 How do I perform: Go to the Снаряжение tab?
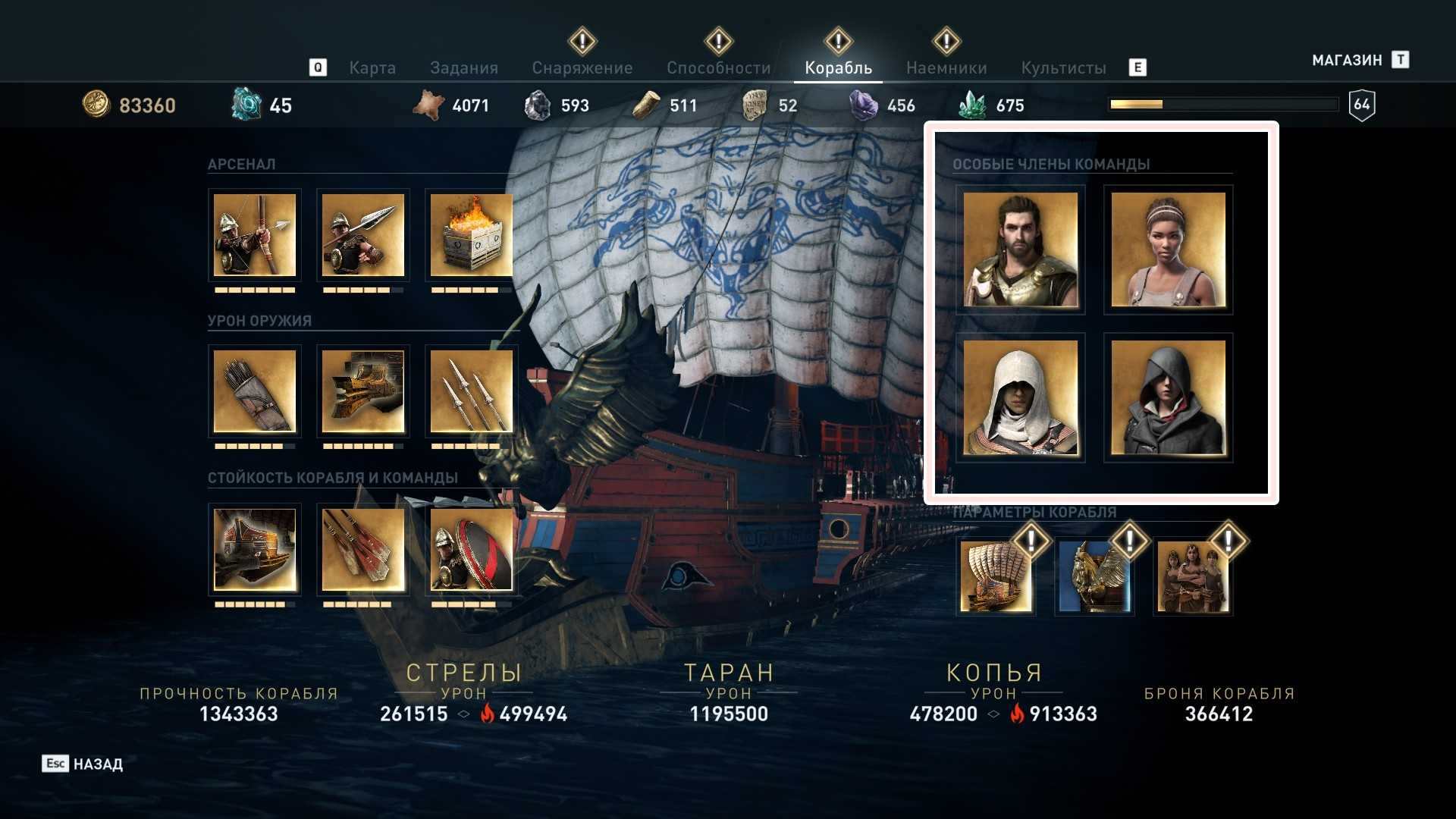(x=582, y=68)
